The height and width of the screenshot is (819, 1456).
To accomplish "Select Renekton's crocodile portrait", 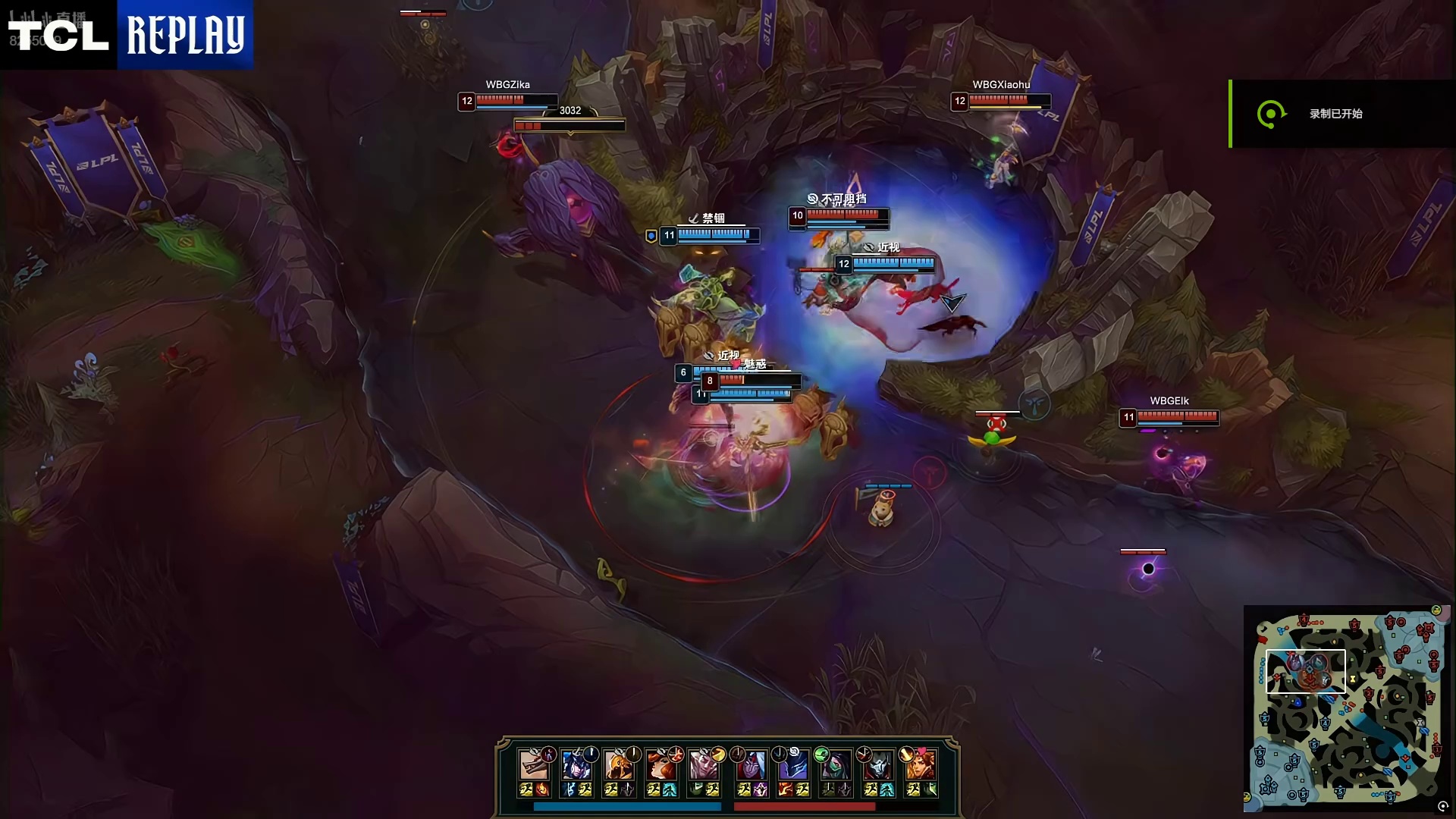I will click(534, 765).
